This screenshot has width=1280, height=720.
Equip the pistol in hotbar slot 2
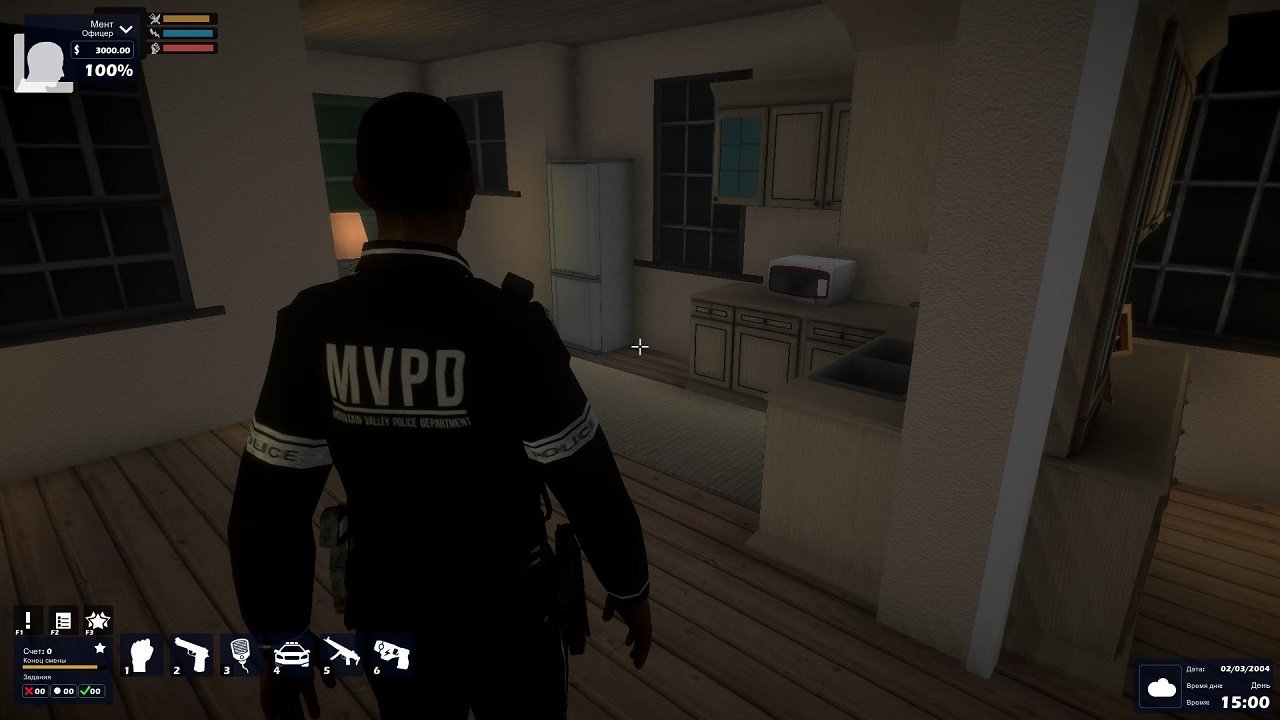(191, 654)
